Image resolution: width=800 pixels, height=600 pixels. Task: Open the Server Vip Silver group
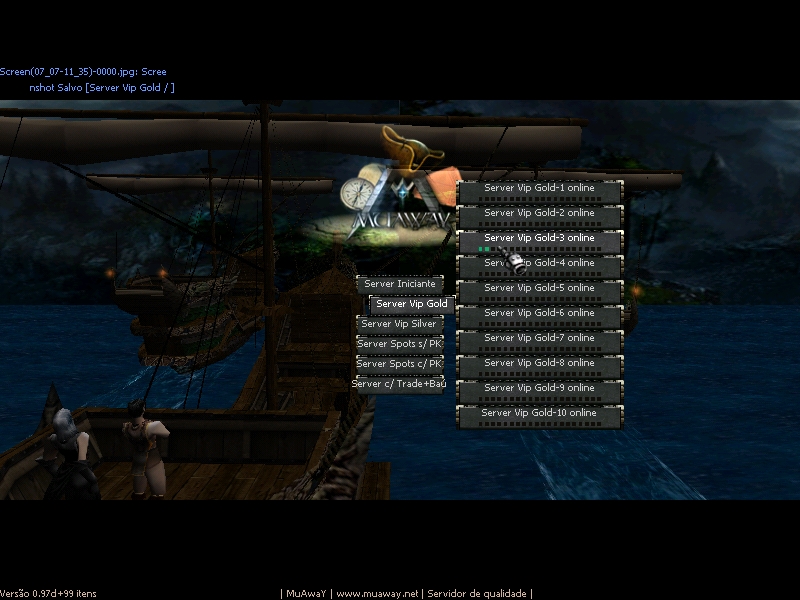click(400, 324)
